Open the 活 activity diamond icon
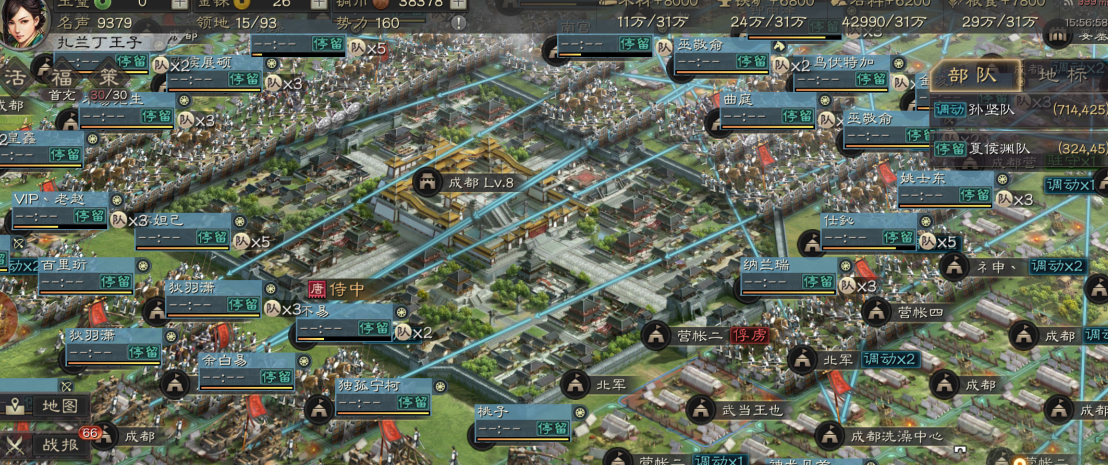Screen dimensions: 1108x465 (15, 78)
